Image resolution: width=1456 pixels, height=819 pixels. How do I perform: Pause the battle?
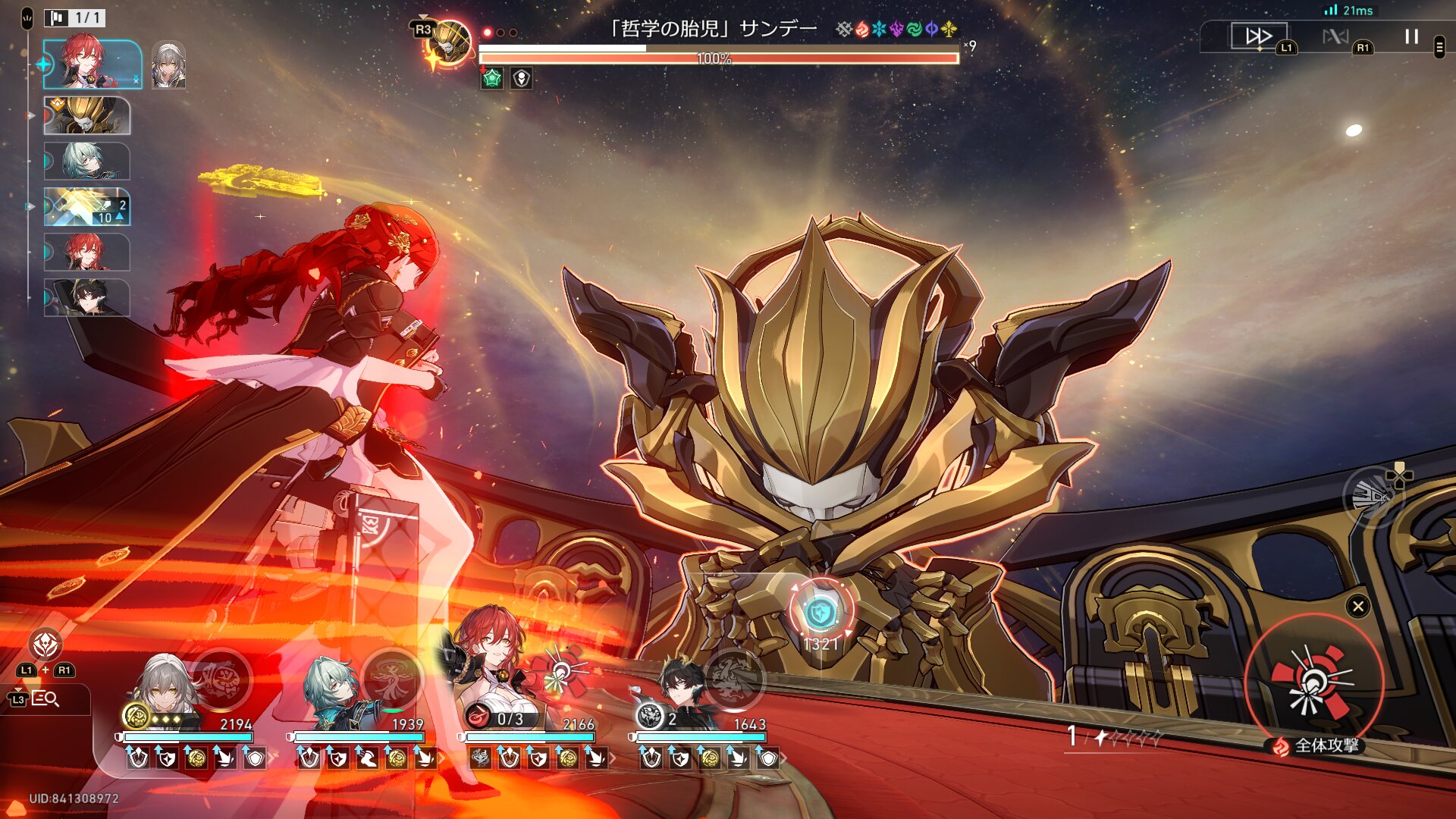pos(1411,36)
